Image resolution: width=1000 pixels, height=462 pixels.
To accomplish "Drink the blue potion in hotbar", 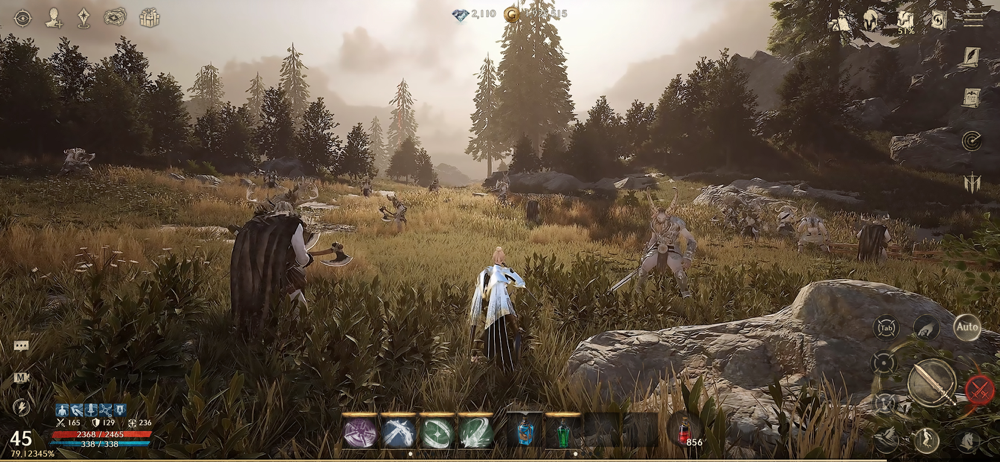I will (x=524, y=431).
